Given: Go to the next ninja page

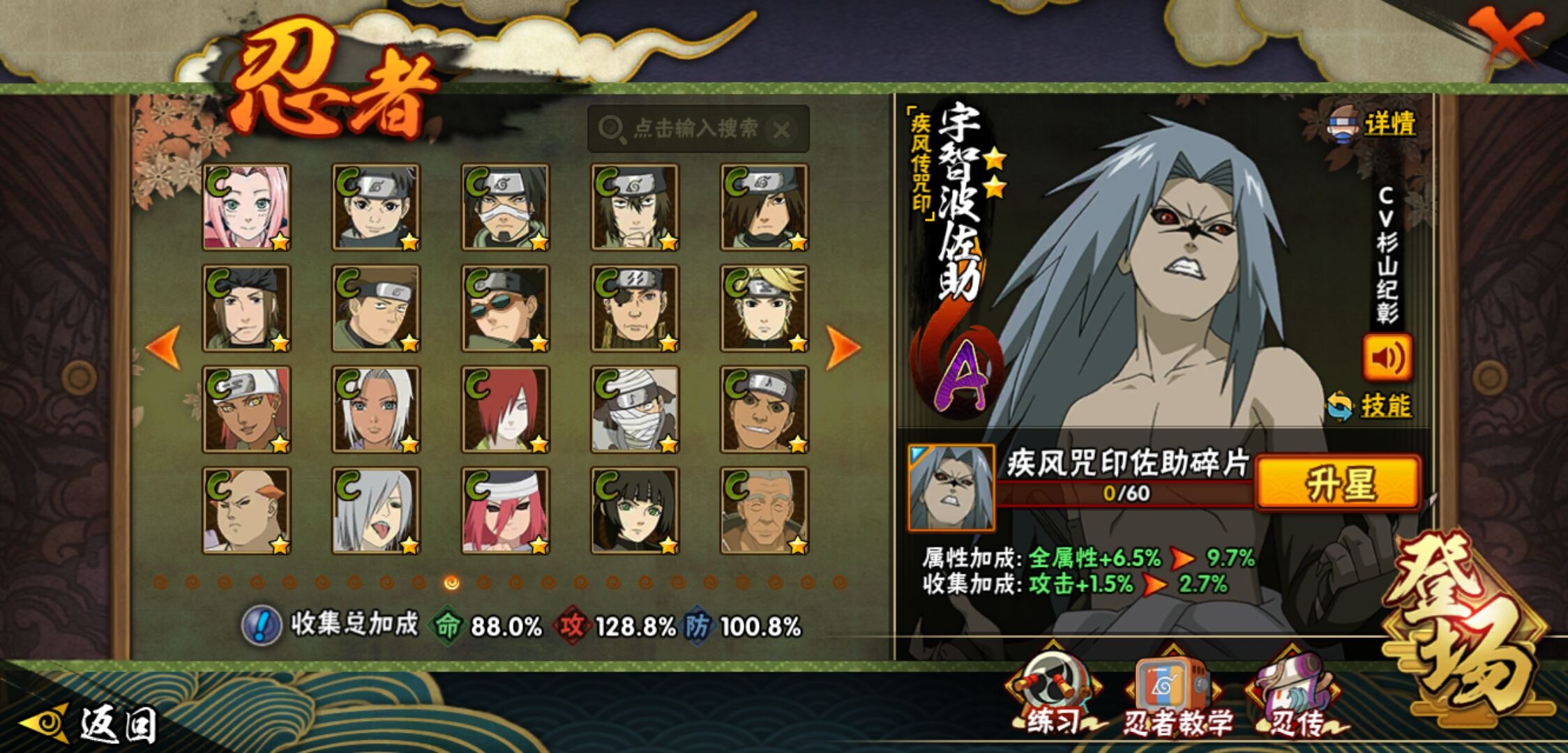Looking at the screenshot, I should (842, 347).
